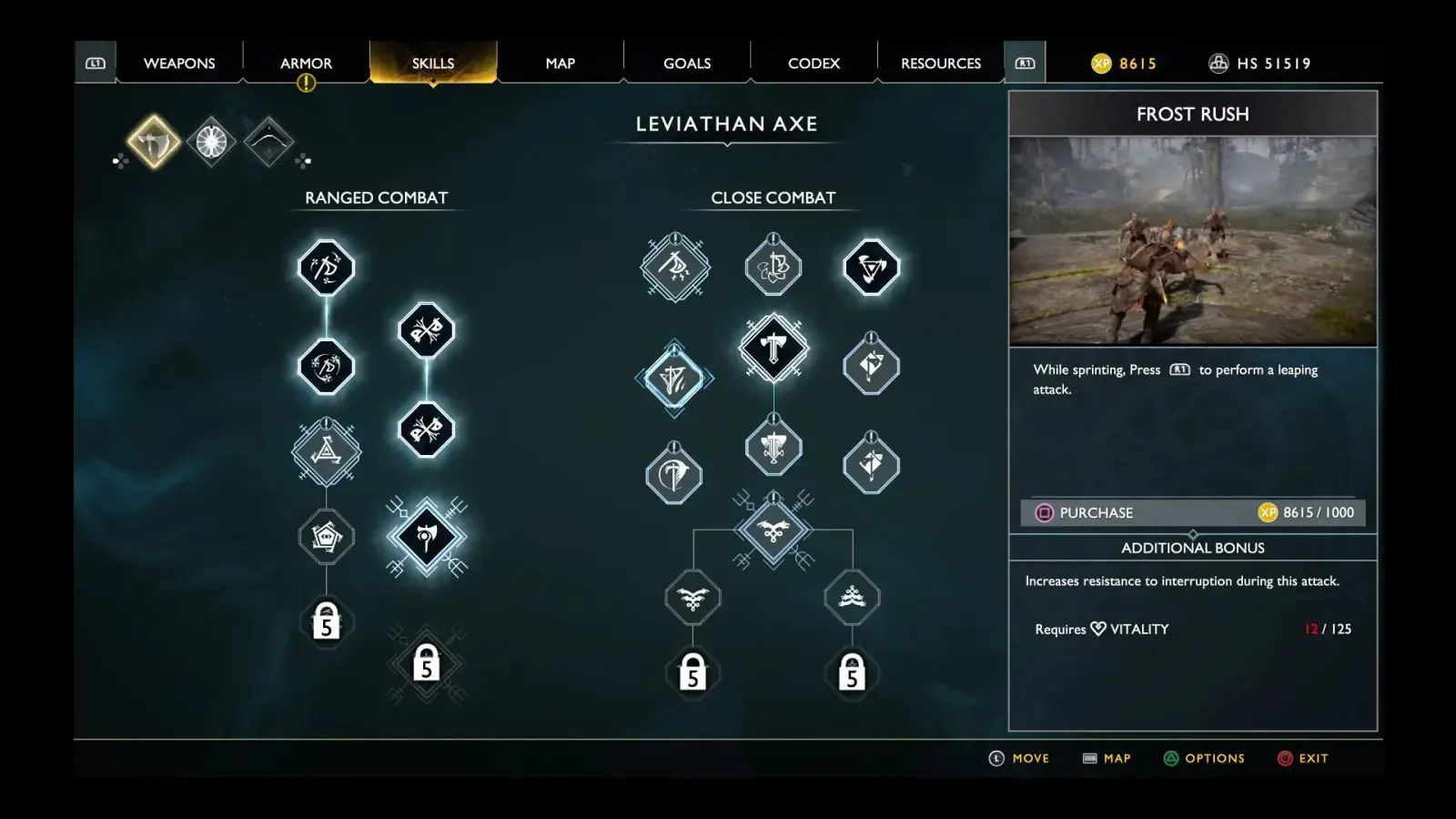Select the top Ranged Combat axe-throw skill
1456x819 pixels.
click(326, 268)
